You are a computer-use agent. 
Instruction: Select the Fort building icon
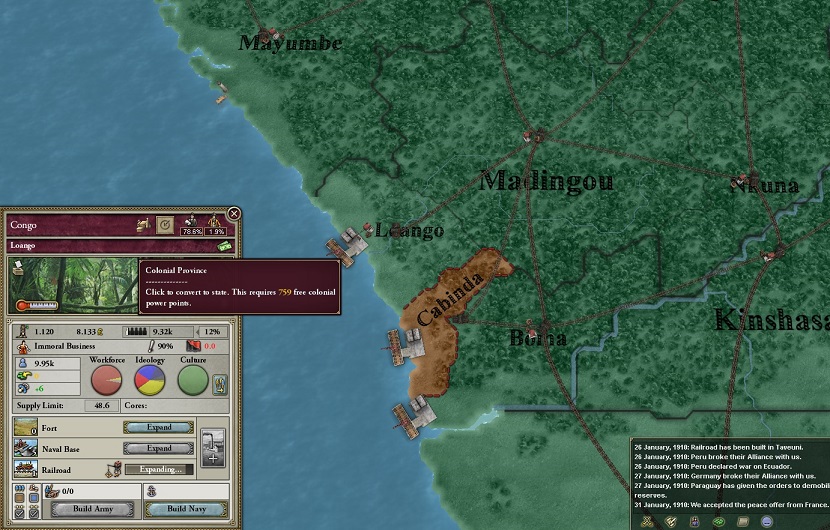click(x=26, y=427)
